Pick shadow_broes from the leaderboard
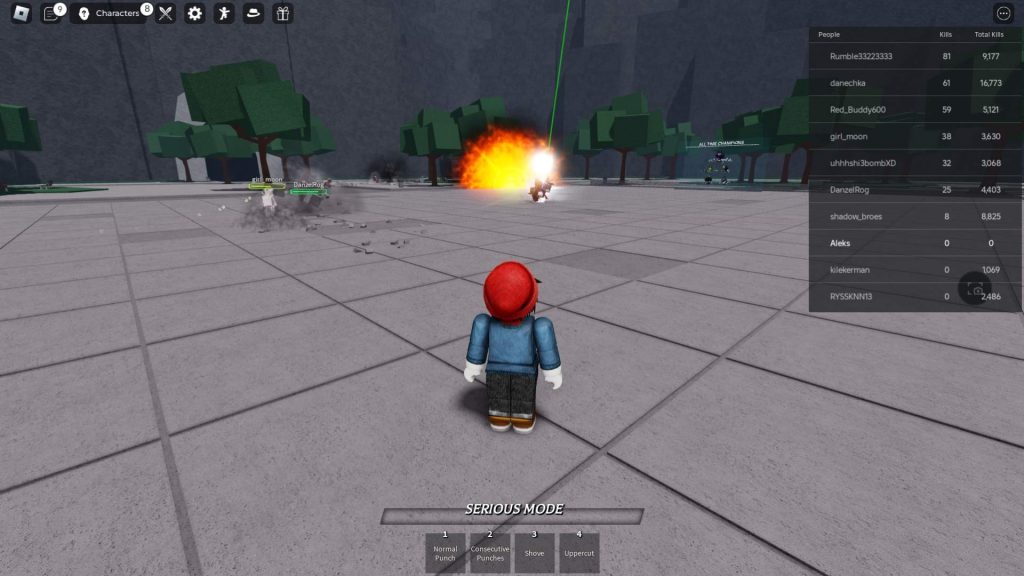The height and width of the screenshot is (576, 1024). tap(856, 216)
